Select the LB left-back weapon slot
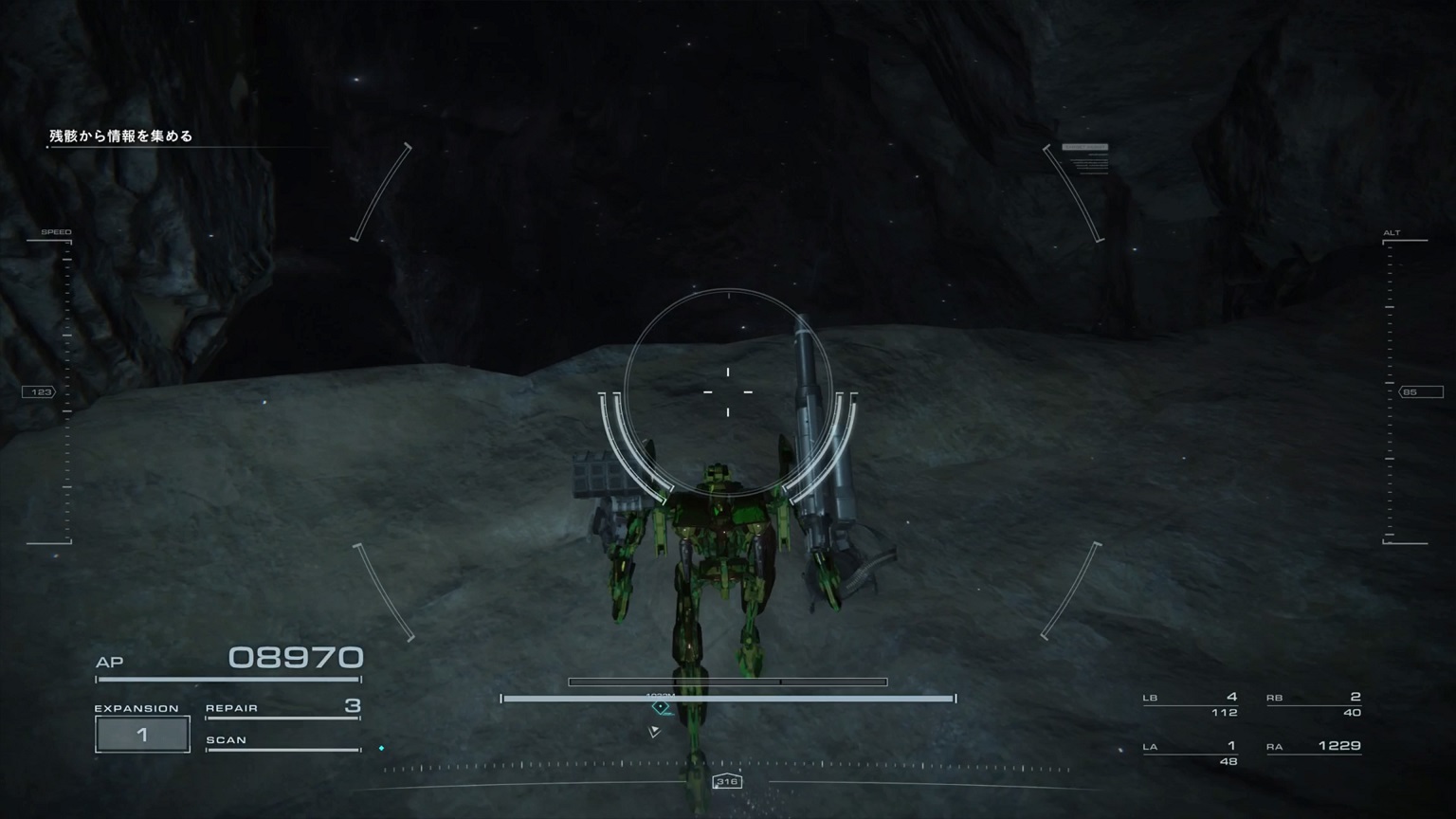Screen dimensions: 1456x819 pyautogui.click(x=1191, y=704)
